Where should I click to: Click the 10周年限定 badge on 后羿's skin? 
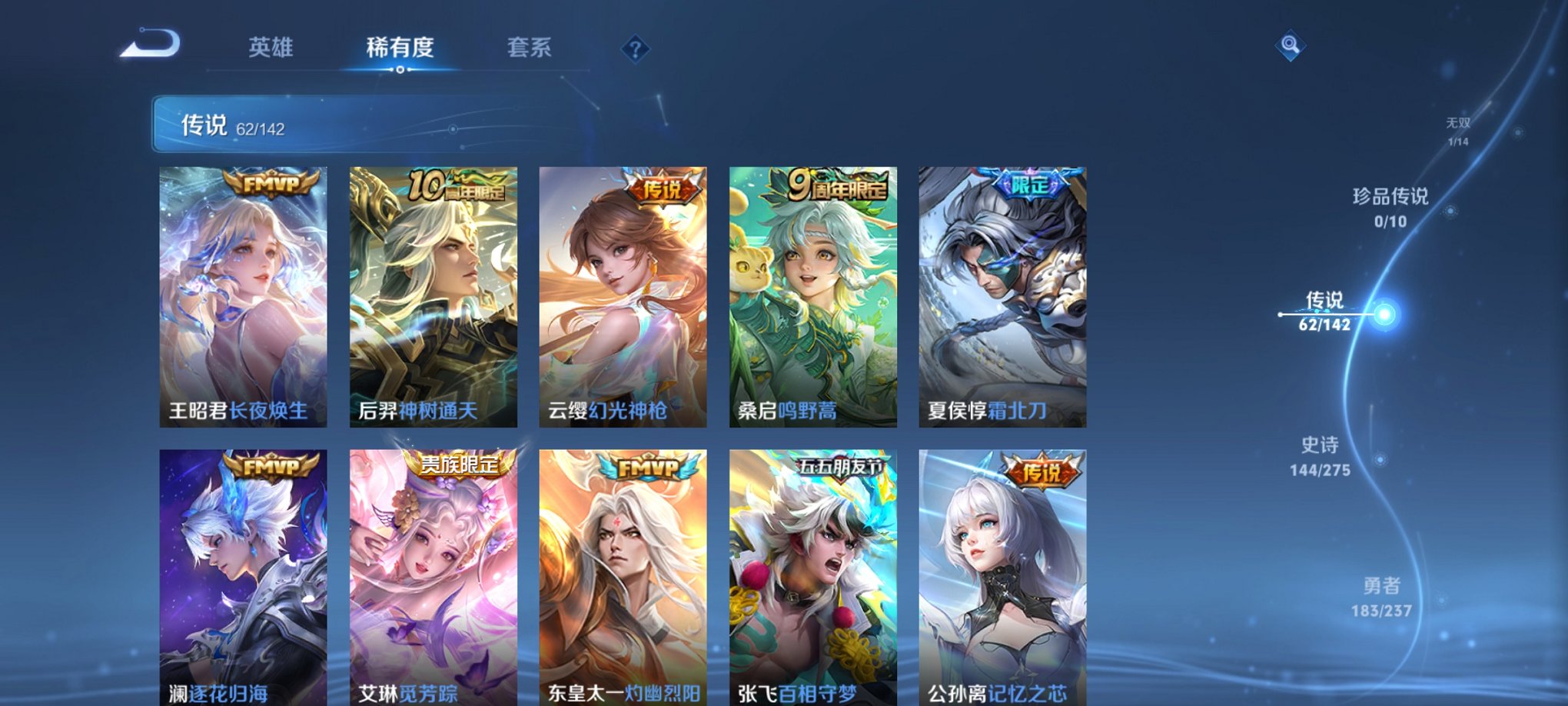tap(456, 185)
